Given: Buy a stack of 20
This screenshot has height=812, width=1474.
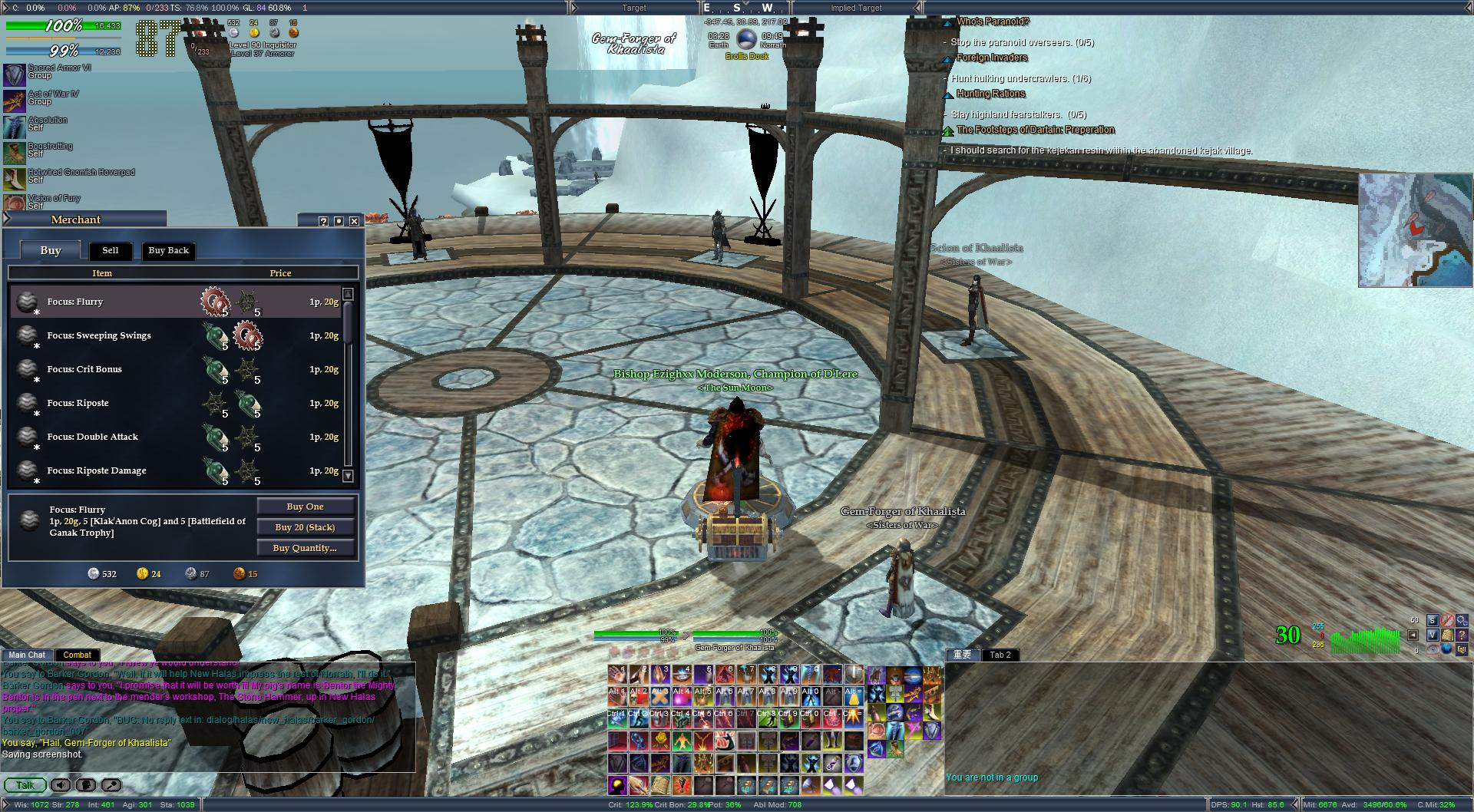Looking at the screenshot, I should tap(305, 527).
